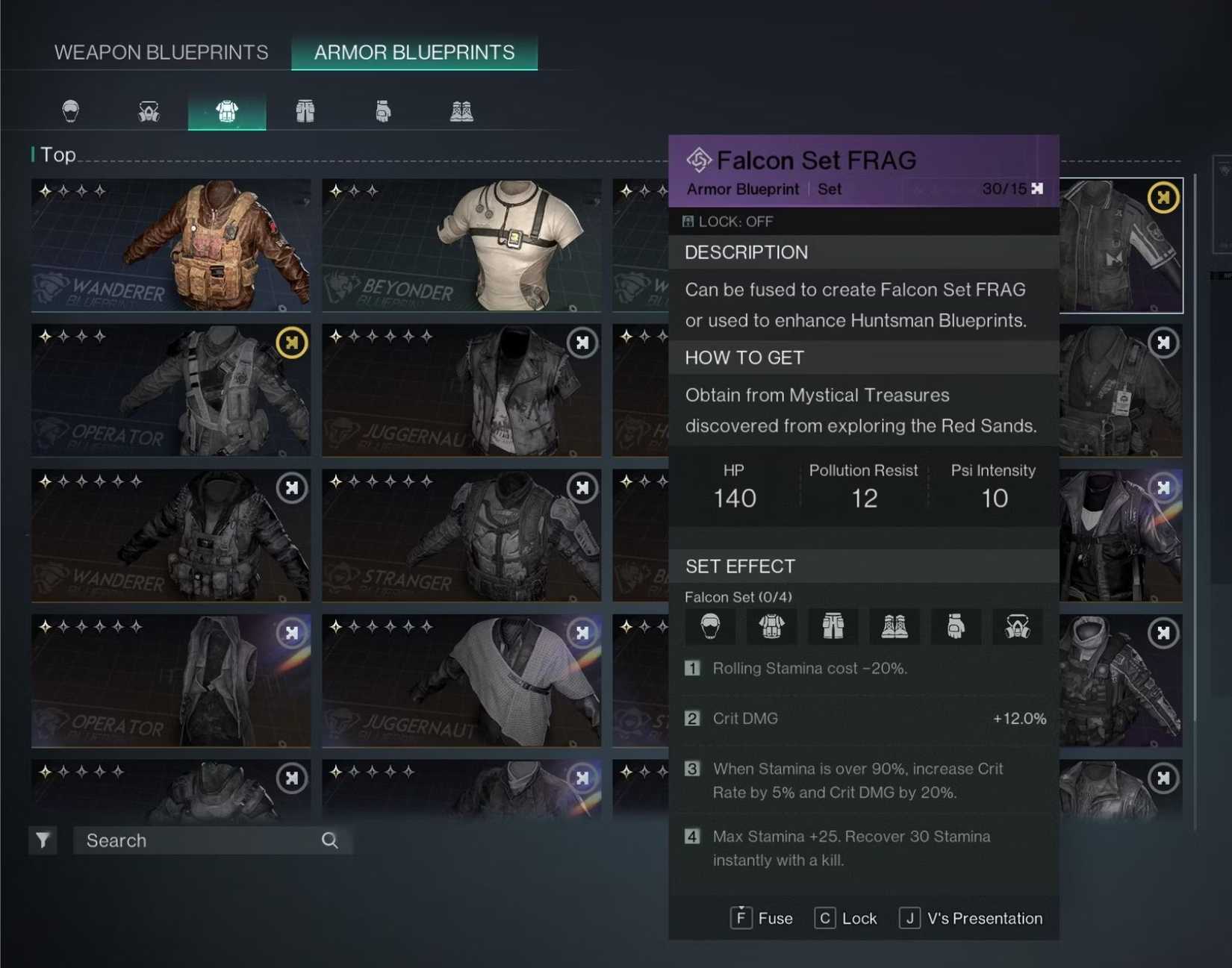Collapse the SET EFFECT section
Viewport: 1232px width, 968px height.
click(740, 566)
